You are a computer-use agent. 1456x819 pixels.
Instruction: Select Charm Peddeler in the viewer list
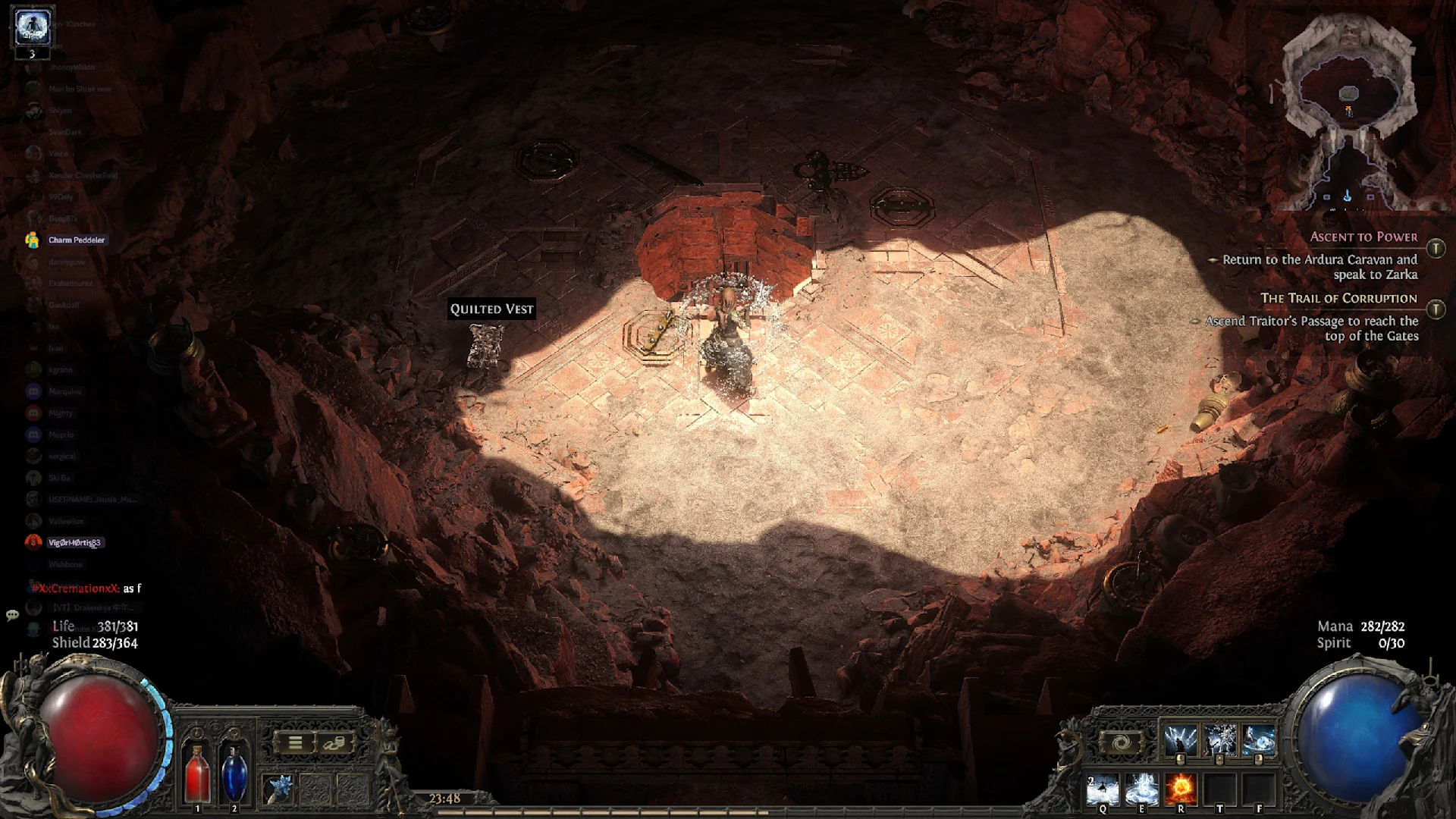[76, 240]
